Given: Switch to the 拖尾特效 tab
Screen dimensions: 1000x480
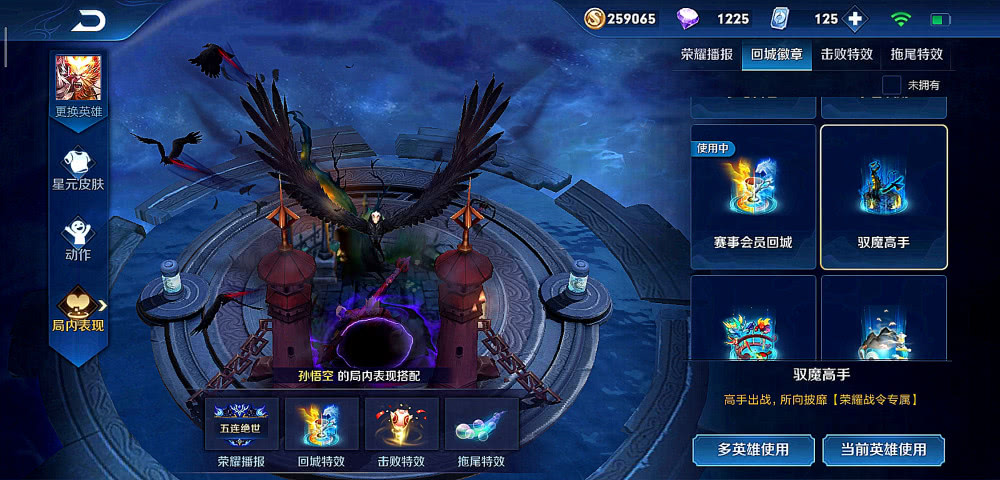Looking at the screenshot, I should pos(916,55).
